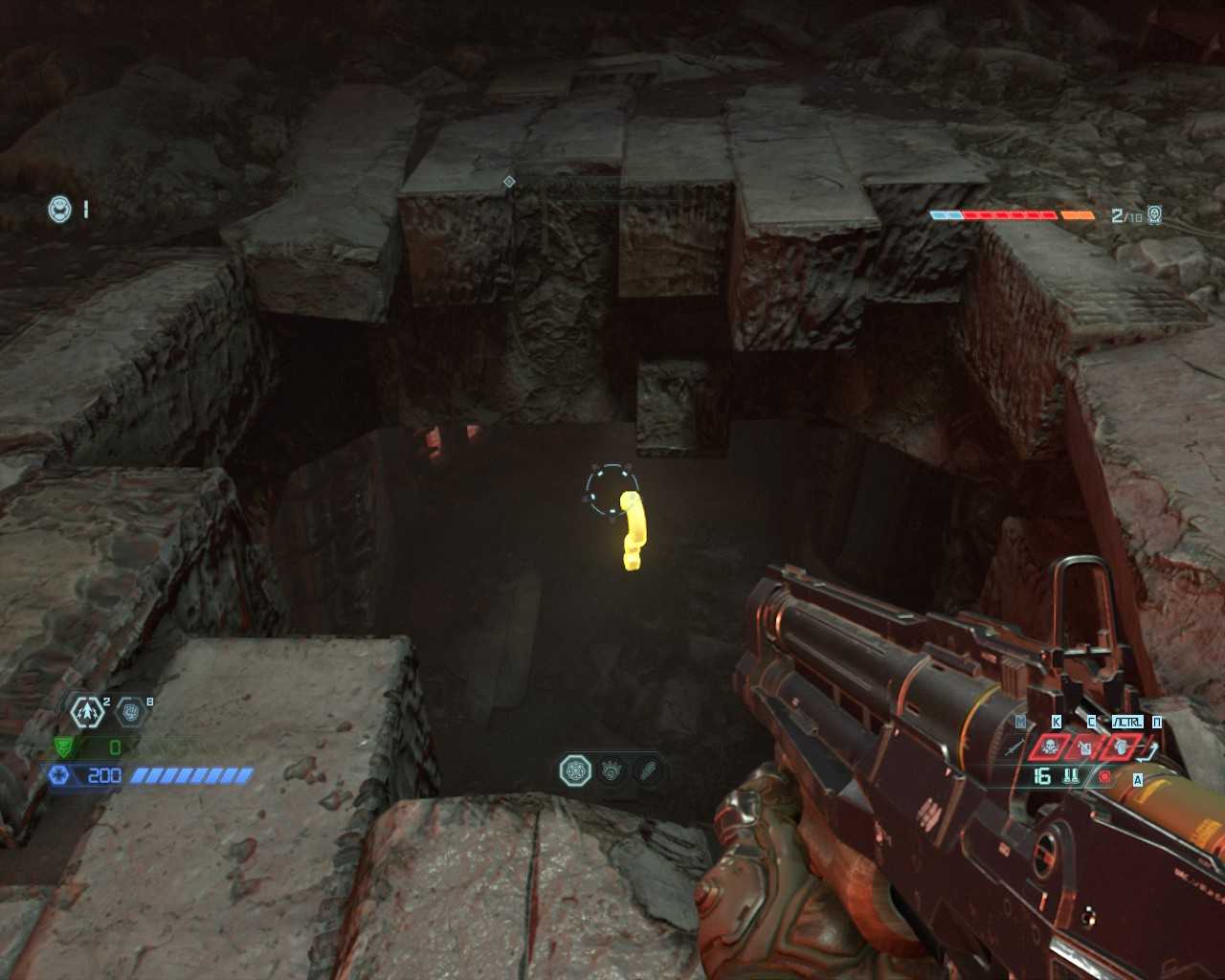Click the green armor shield icon
This screenshot has width=1225, height=980.
click(x=63, y=746)
